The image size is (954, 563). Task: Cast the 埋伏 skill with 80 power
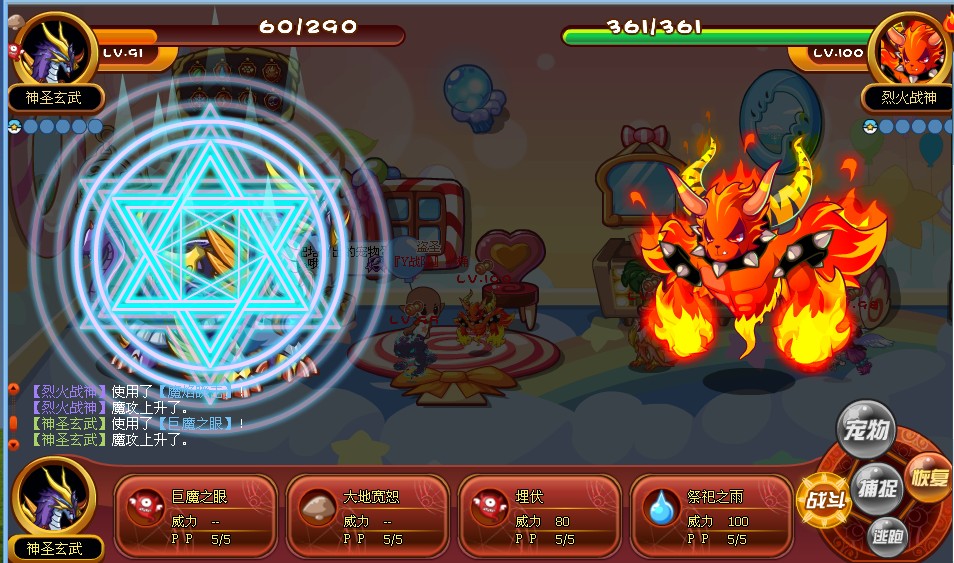click(539, 516)
